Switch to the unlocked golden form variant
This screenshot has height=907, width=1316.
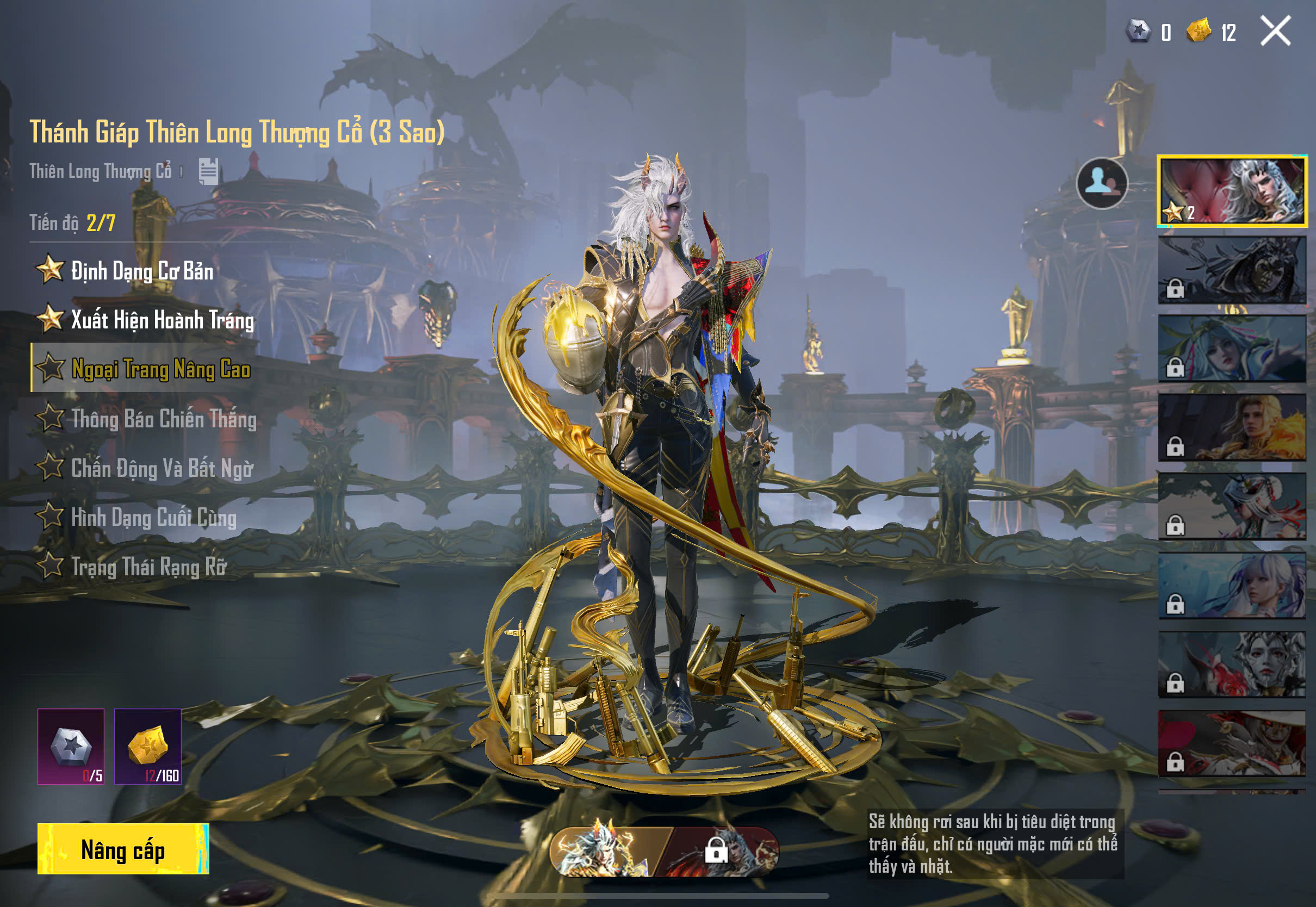pos(605,852)
